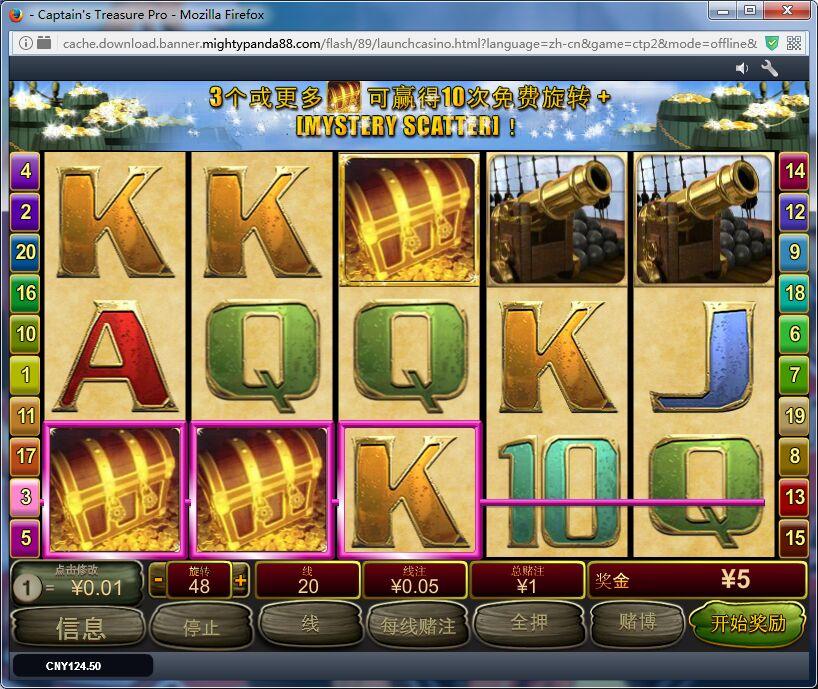Viewport: 818px width, 689px height.
Task: Decrease auto-spin count with minus button
Action: click(x=159, y=580)
